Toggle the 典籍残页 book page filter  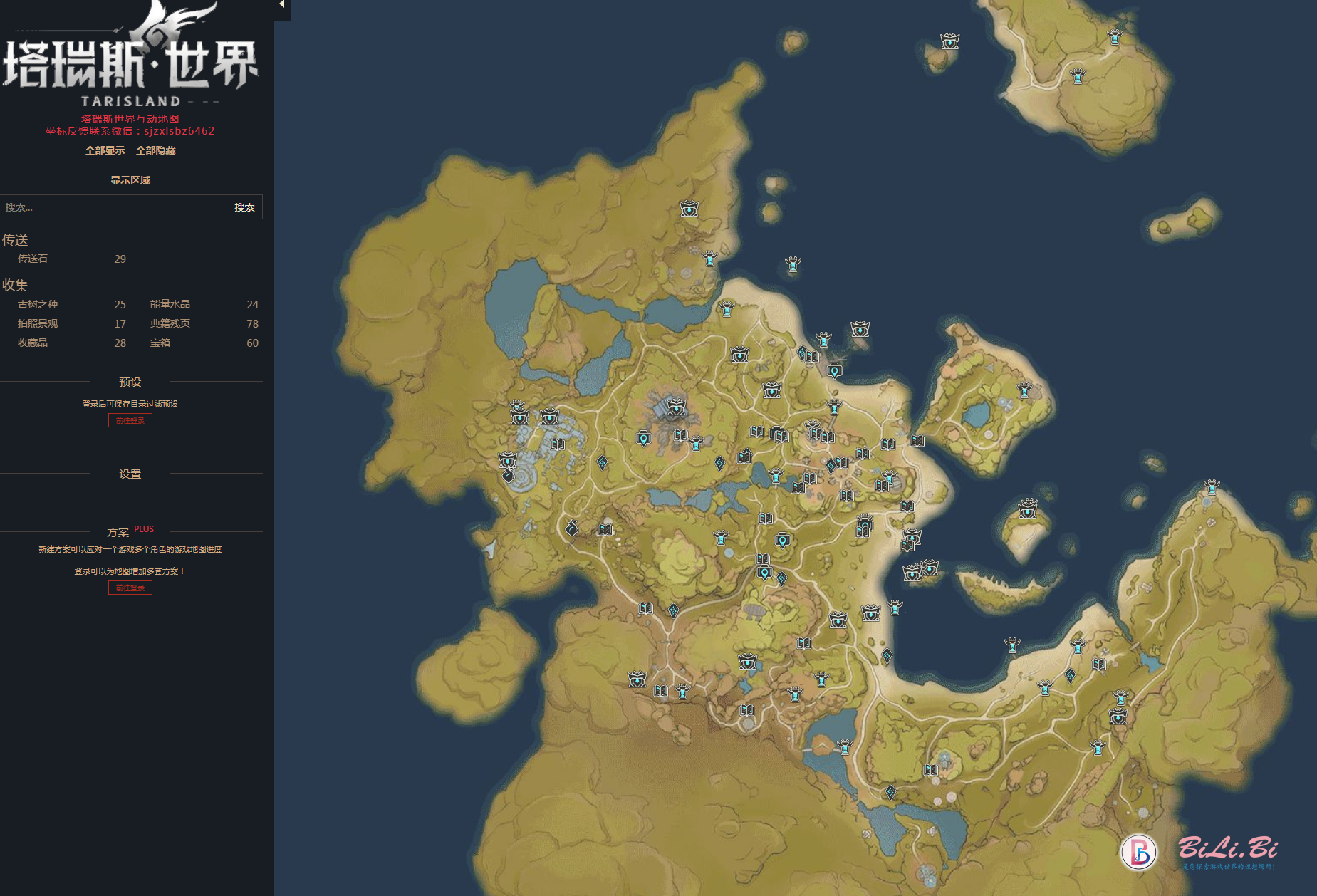[170, 323]
